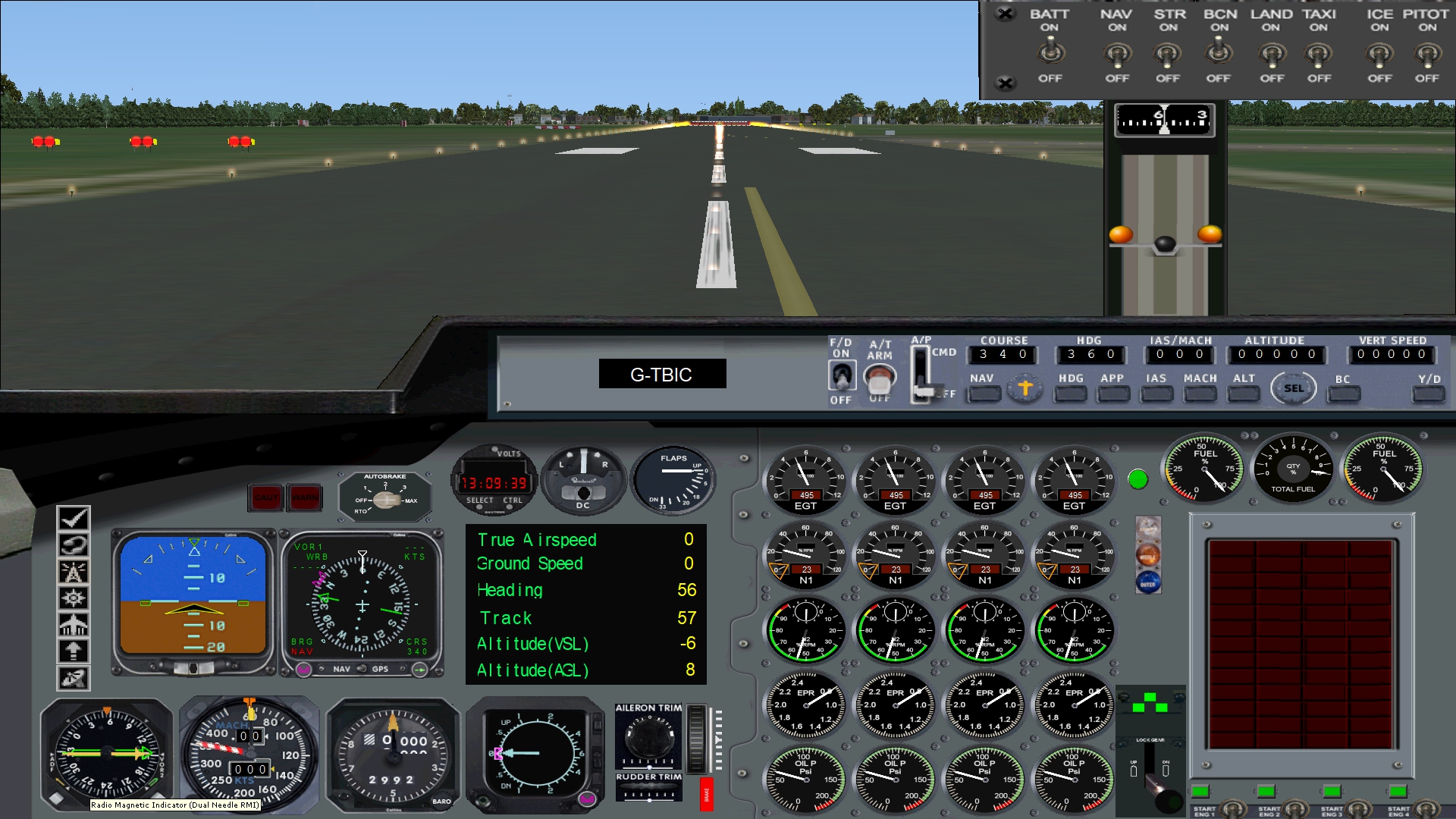This screenshot has height=819, width=1456.
Task: Engage the autopilot HDG hold button
Action: coord(1070,394)
